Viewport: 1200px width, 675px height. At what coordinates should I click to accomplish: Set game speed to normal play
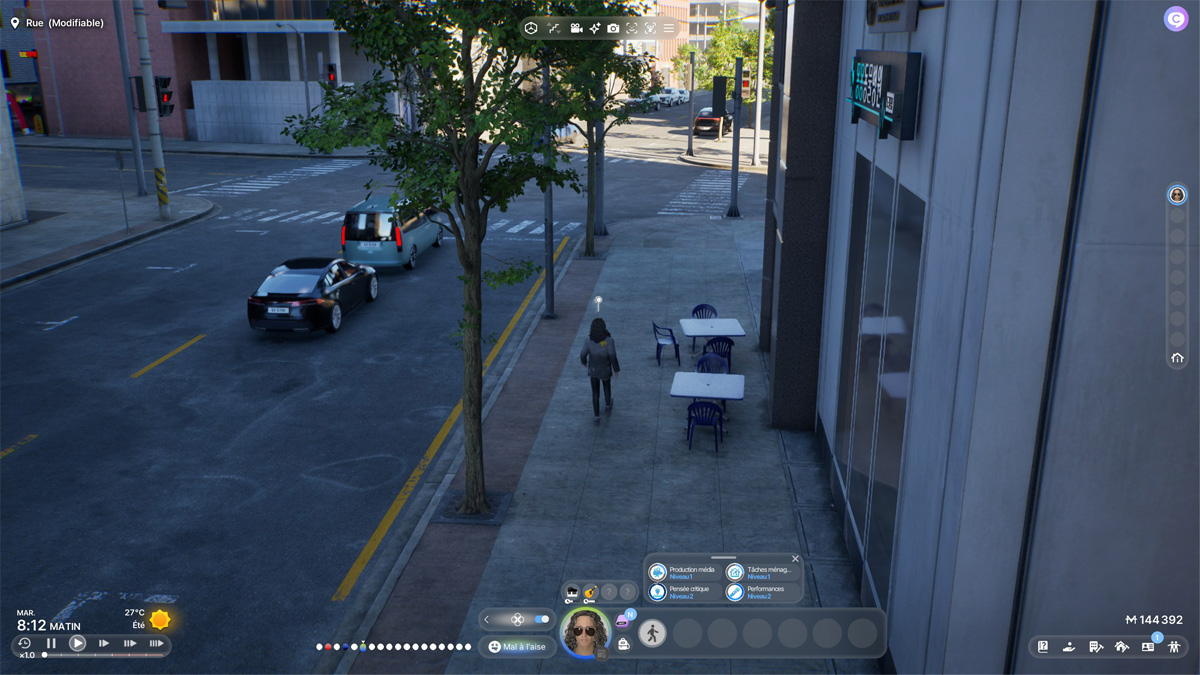pyautogui.click(x=77, y=643)
